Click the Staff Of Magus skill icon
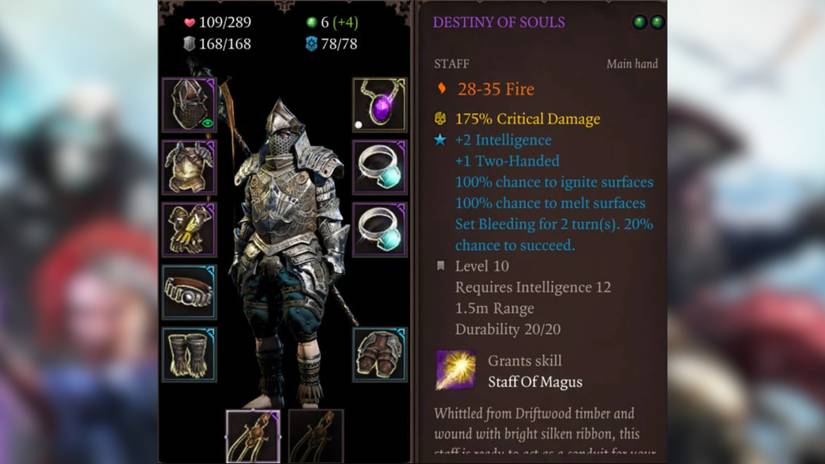Viewport: 825px width, 464px height. (x=455, y=370)
